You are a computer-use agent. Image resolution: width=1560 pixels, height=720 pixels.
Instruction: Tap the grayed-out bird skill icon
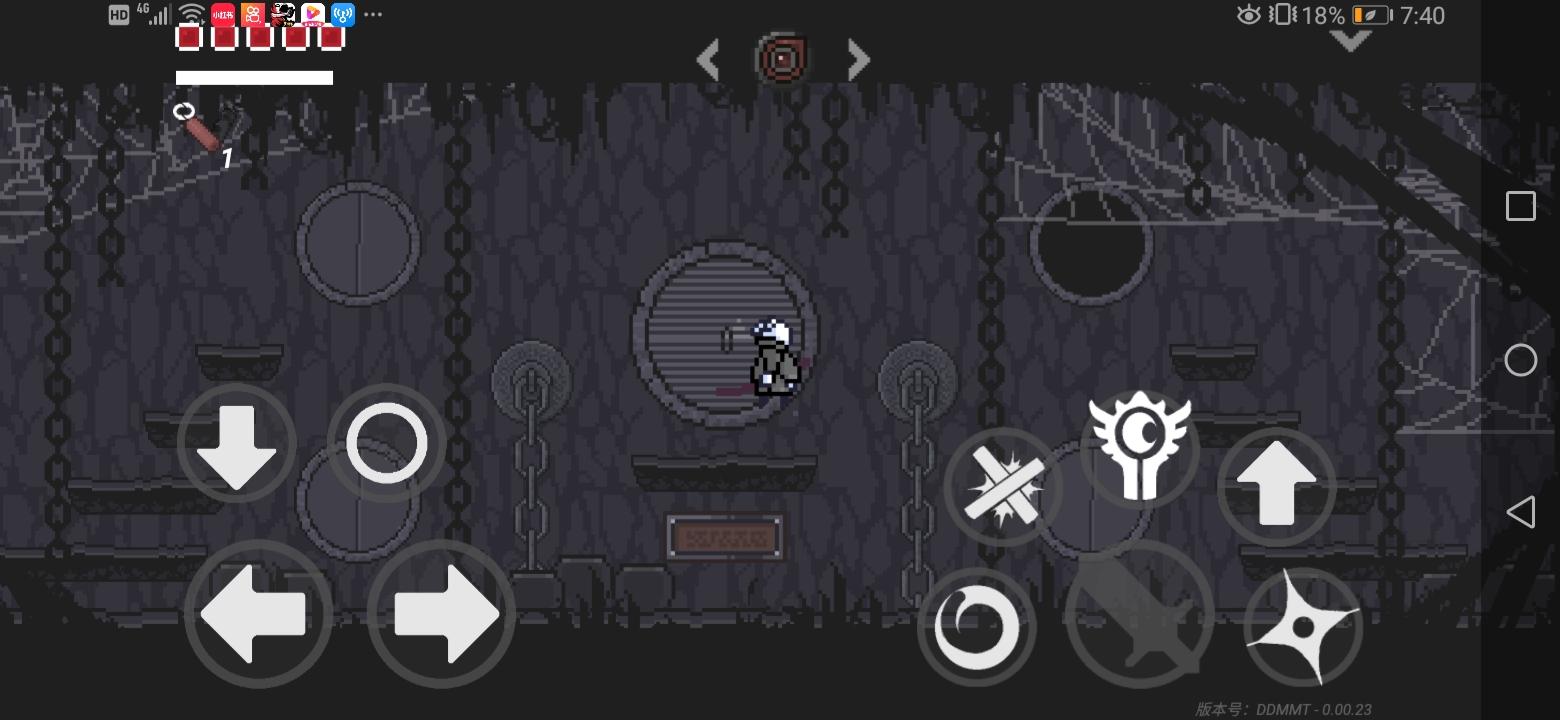click(x=1140, y=615)
